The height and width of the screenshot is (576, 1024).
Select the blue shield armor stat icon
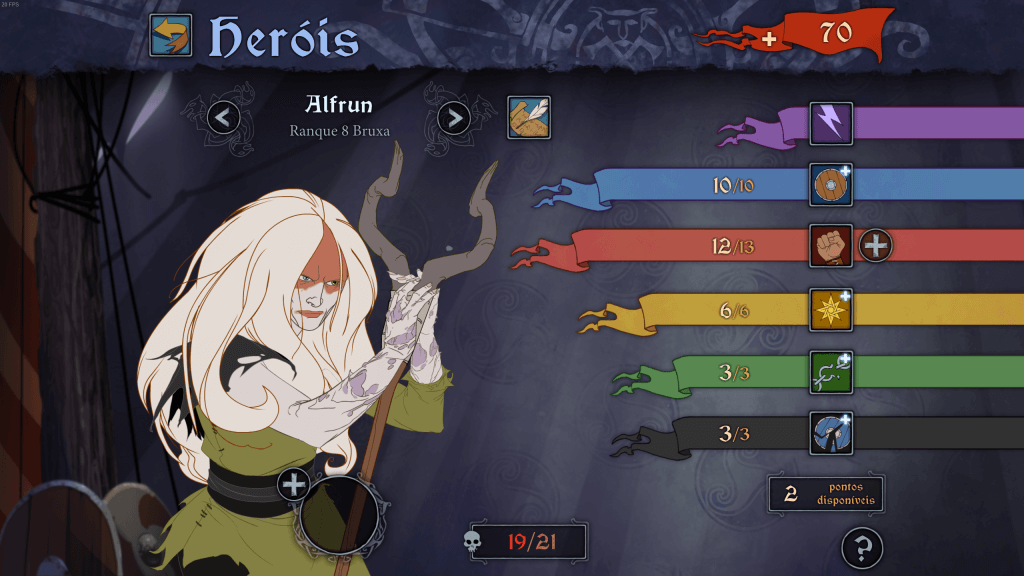[831, 185]
